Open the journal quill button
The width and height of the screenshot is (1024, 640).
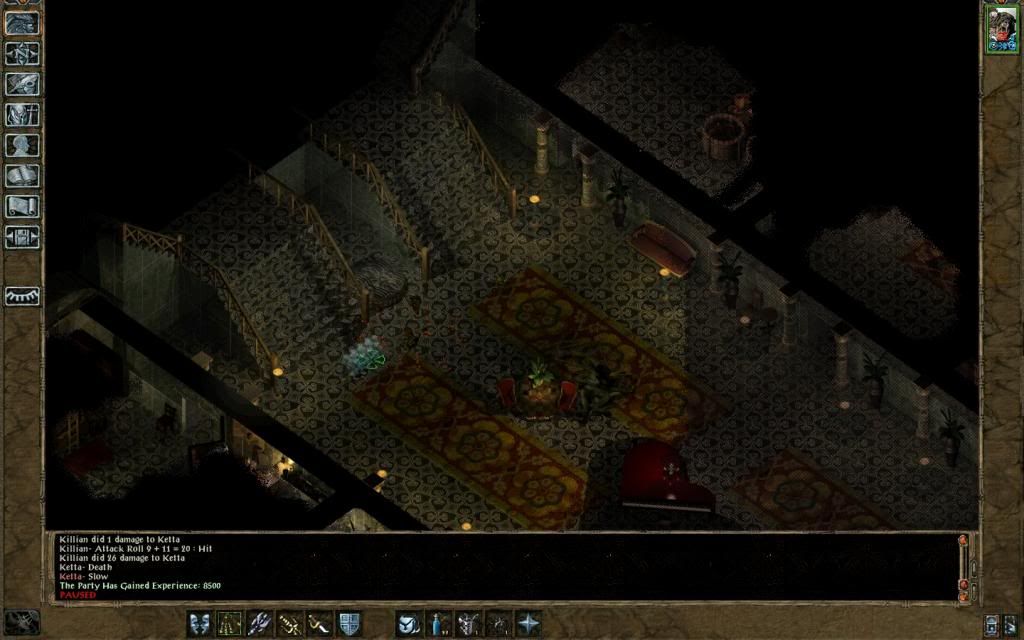coord(22,84)
